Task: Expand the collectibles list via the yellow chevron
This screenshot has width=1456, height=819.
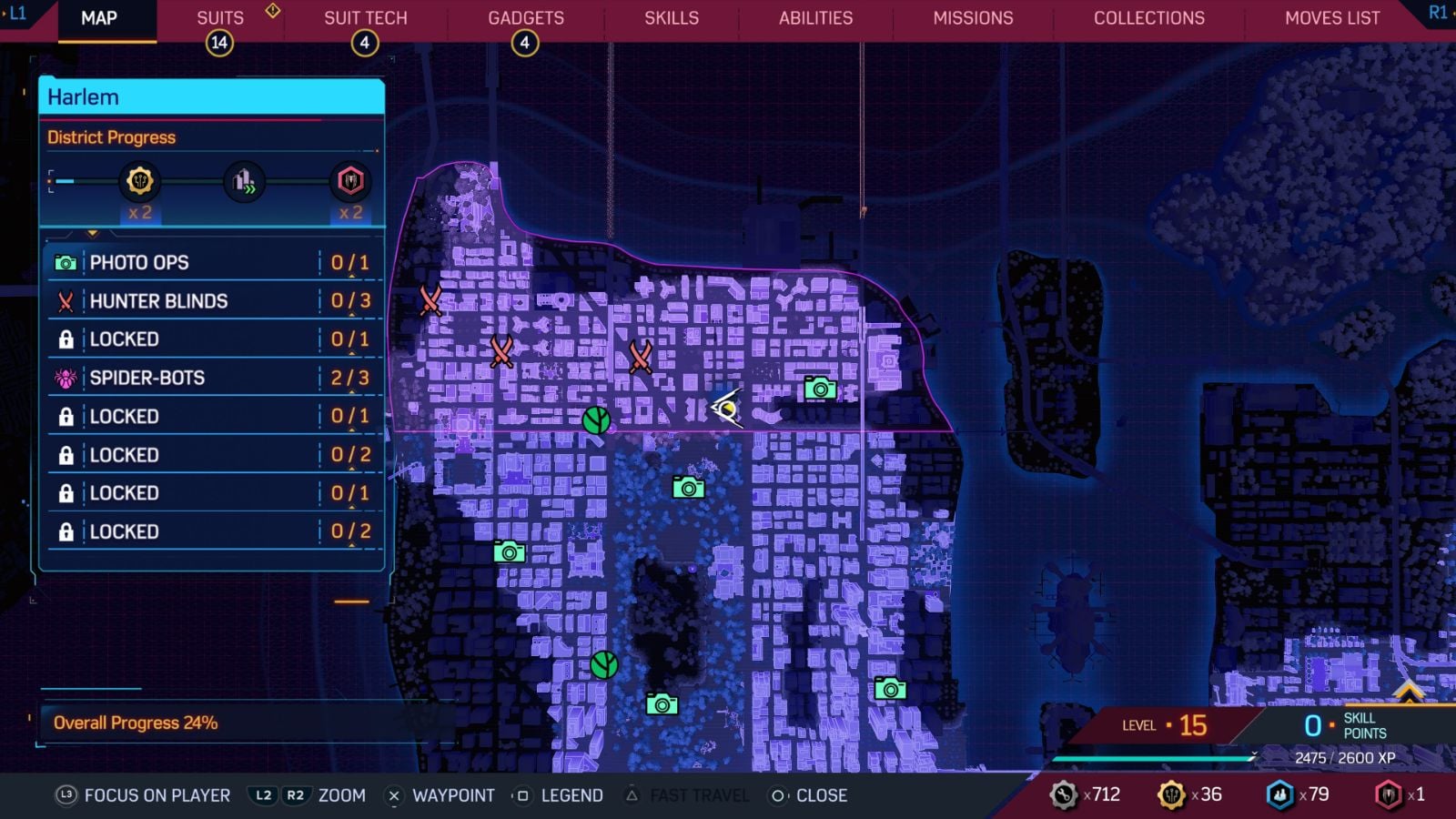Action: coord(91,232)
